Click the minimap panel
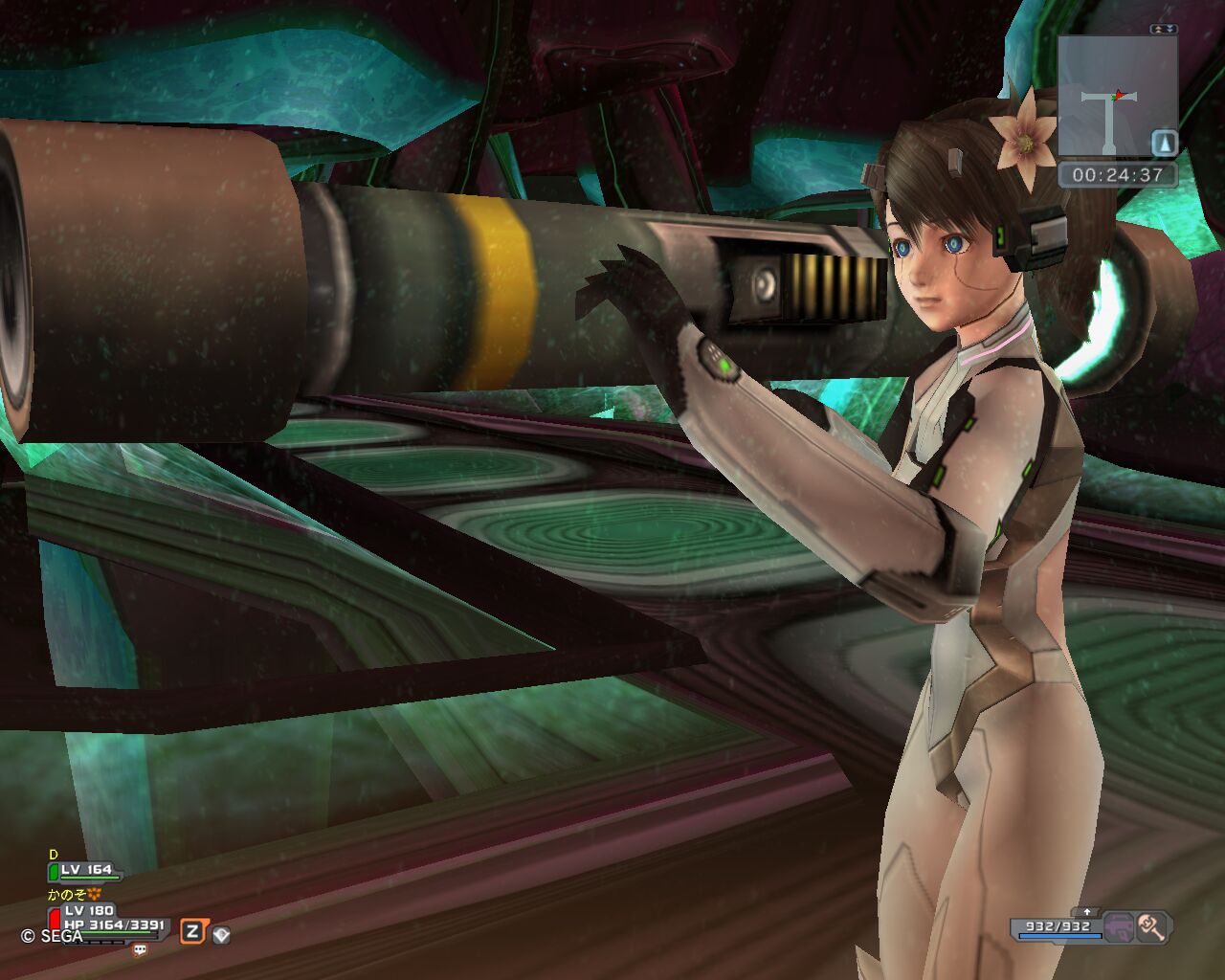This screenshot has width=1225, height=980. pos(1116,96)
